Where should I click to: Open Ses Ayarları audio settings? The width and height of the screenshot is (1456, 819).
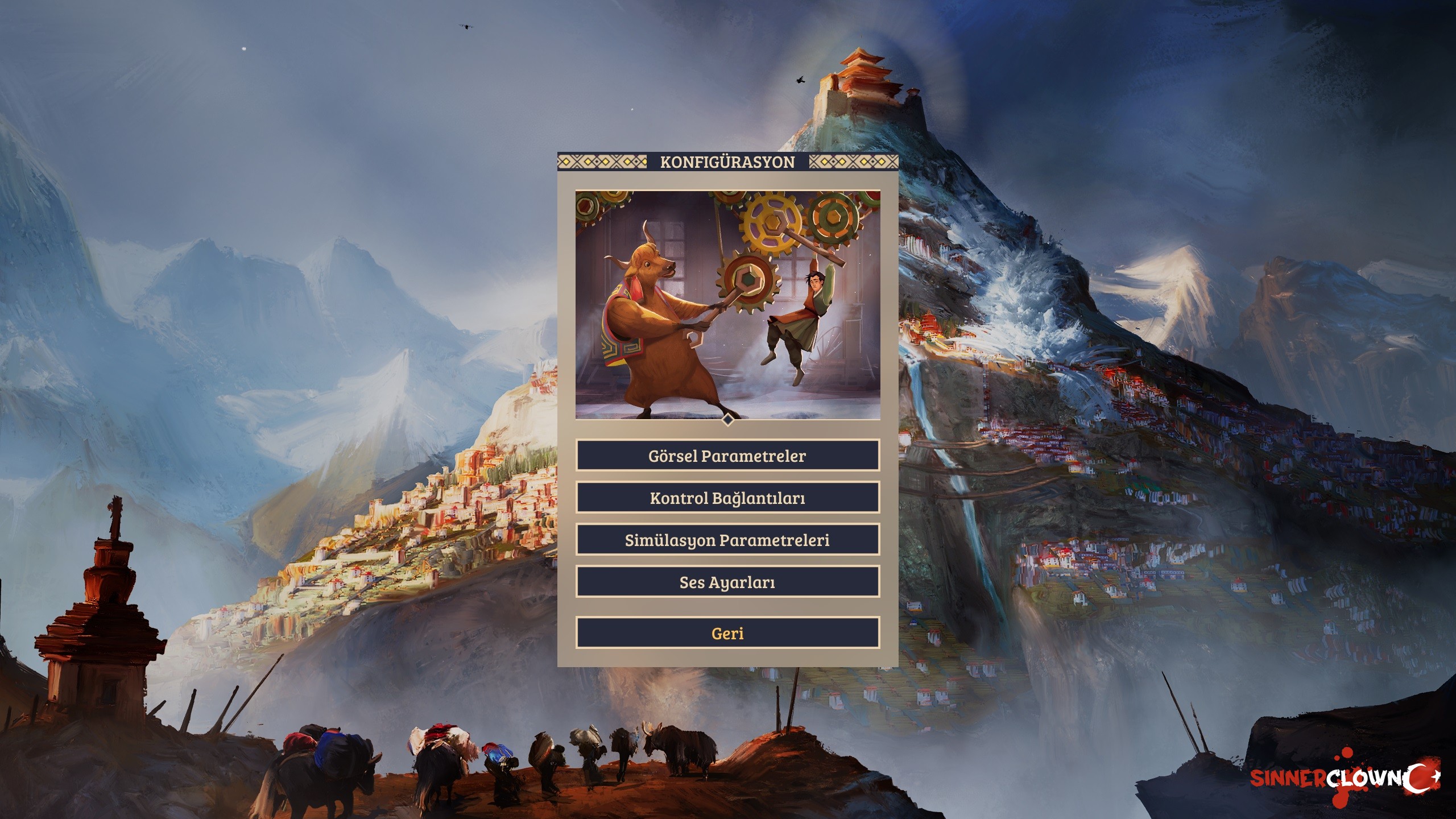click(727, 582)
